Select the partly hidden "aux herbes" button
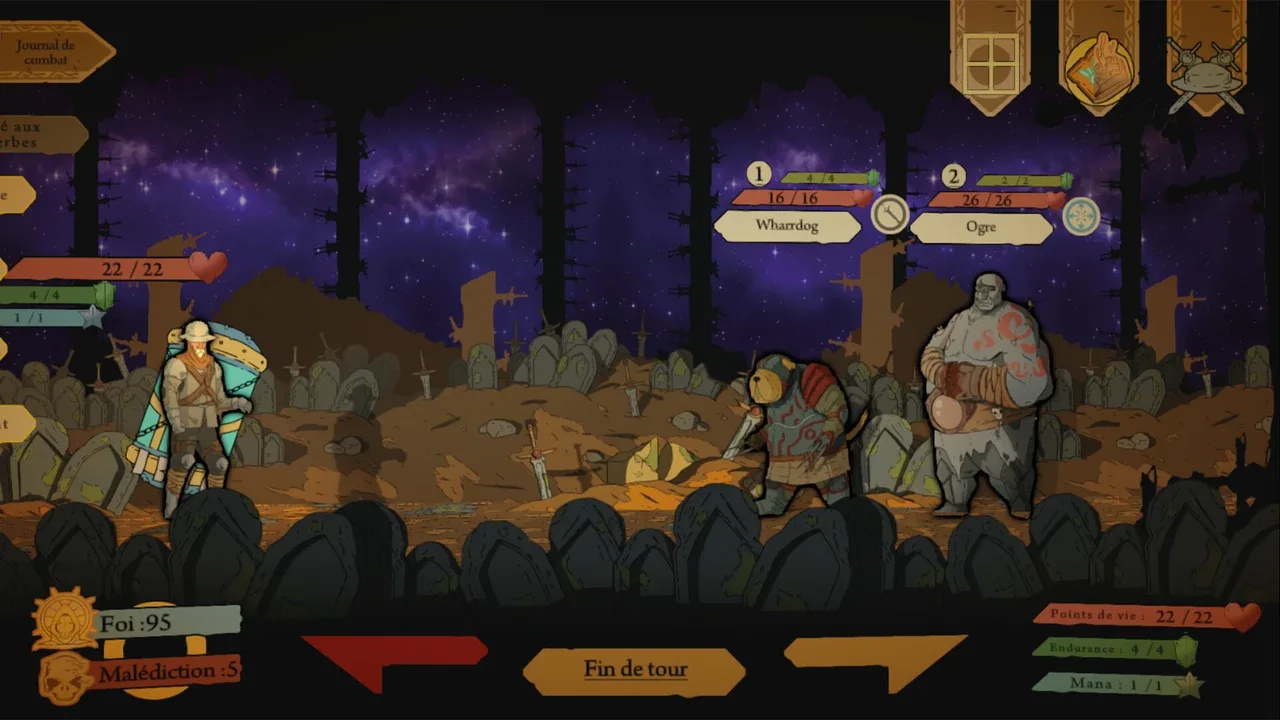The width and height of the screenshot is (1280, 720). coord(40,135)
